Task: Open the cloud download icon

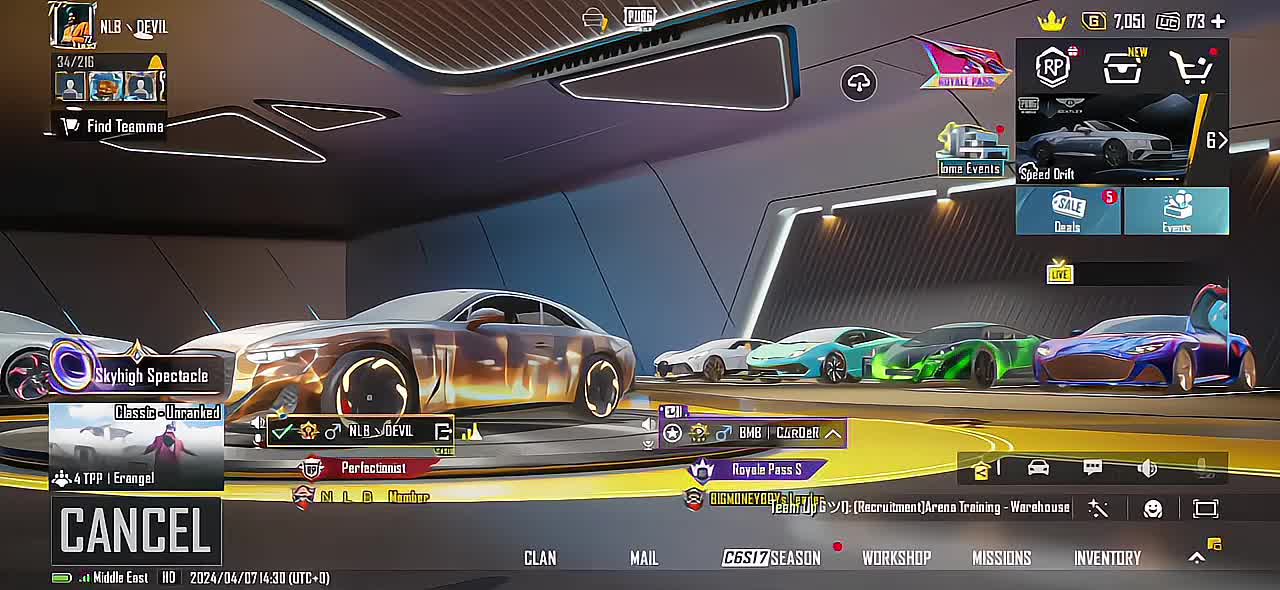Action: (x=860, y=83)
